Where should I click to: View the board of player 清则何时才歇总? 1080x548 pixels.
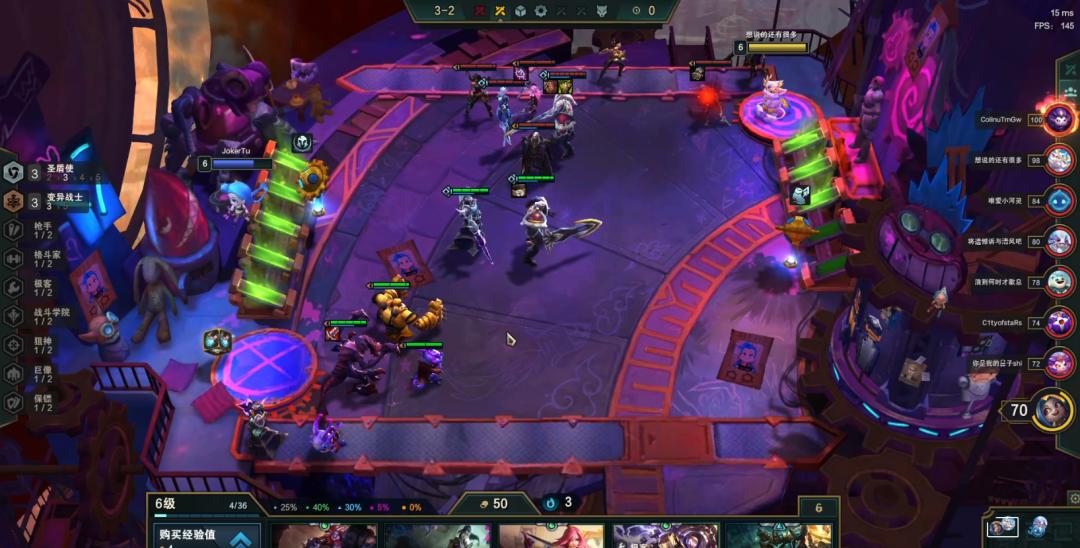(x=1058, y=282)
